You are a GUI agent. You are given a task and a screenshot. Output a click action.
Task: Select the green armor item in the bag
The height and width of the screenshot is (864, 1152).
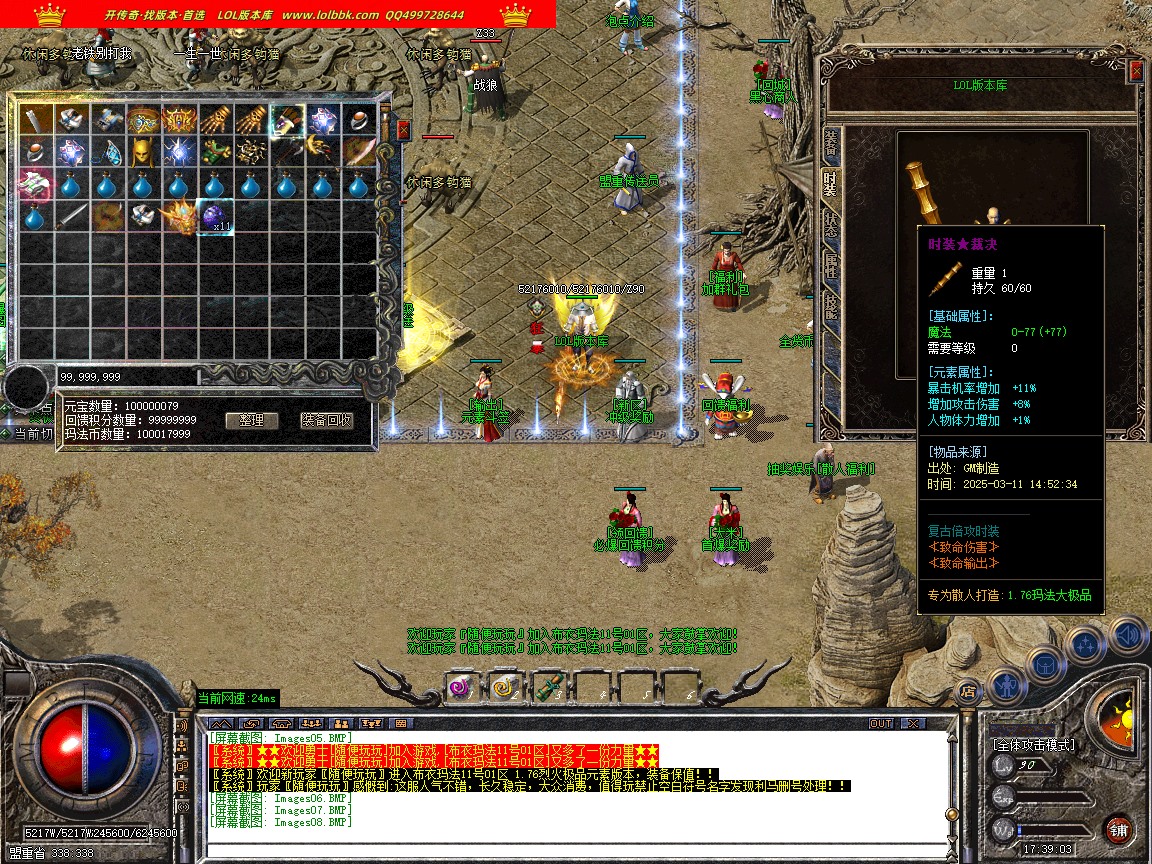[215, 153]
